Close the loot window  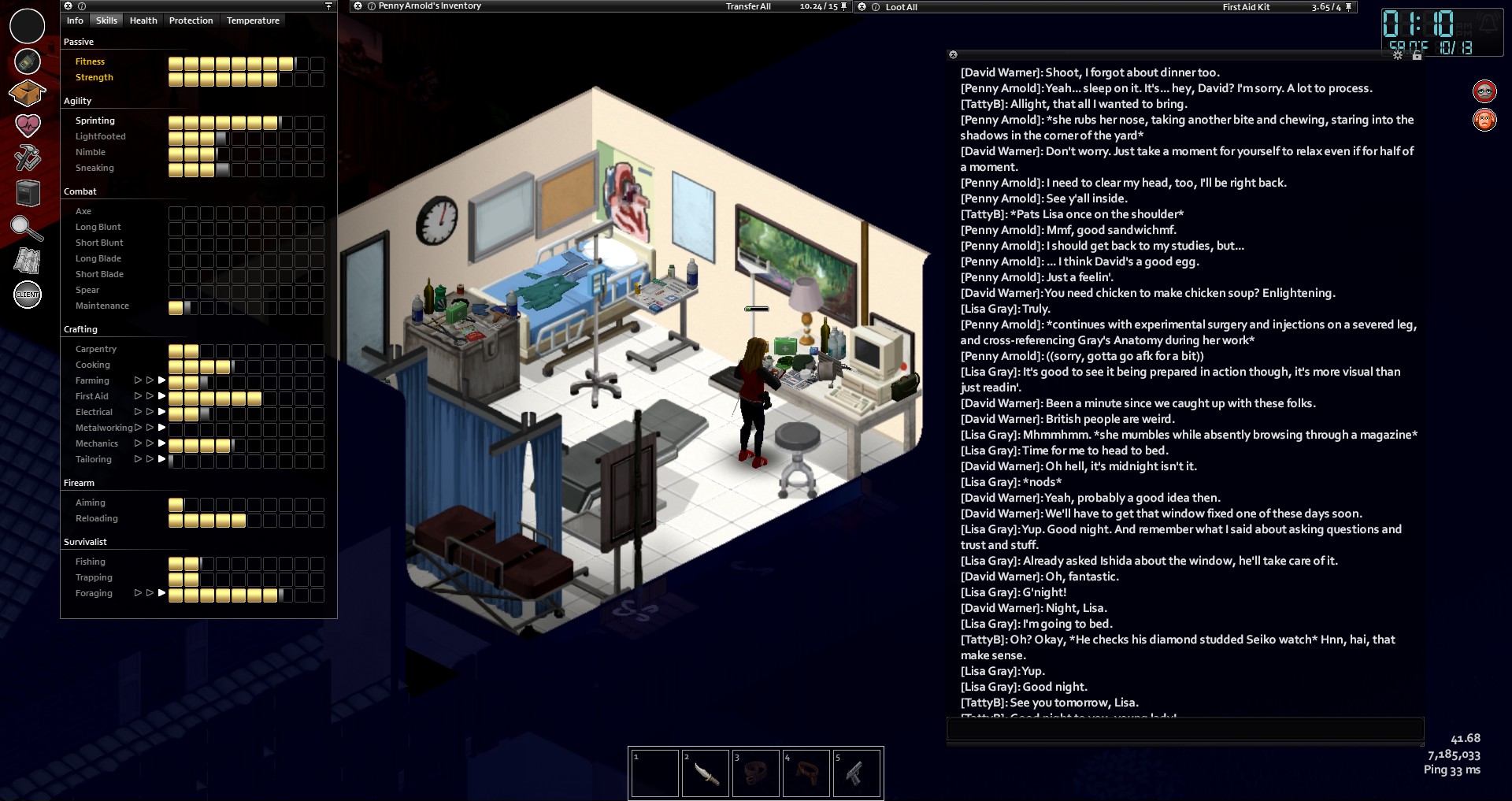point(862,6)
